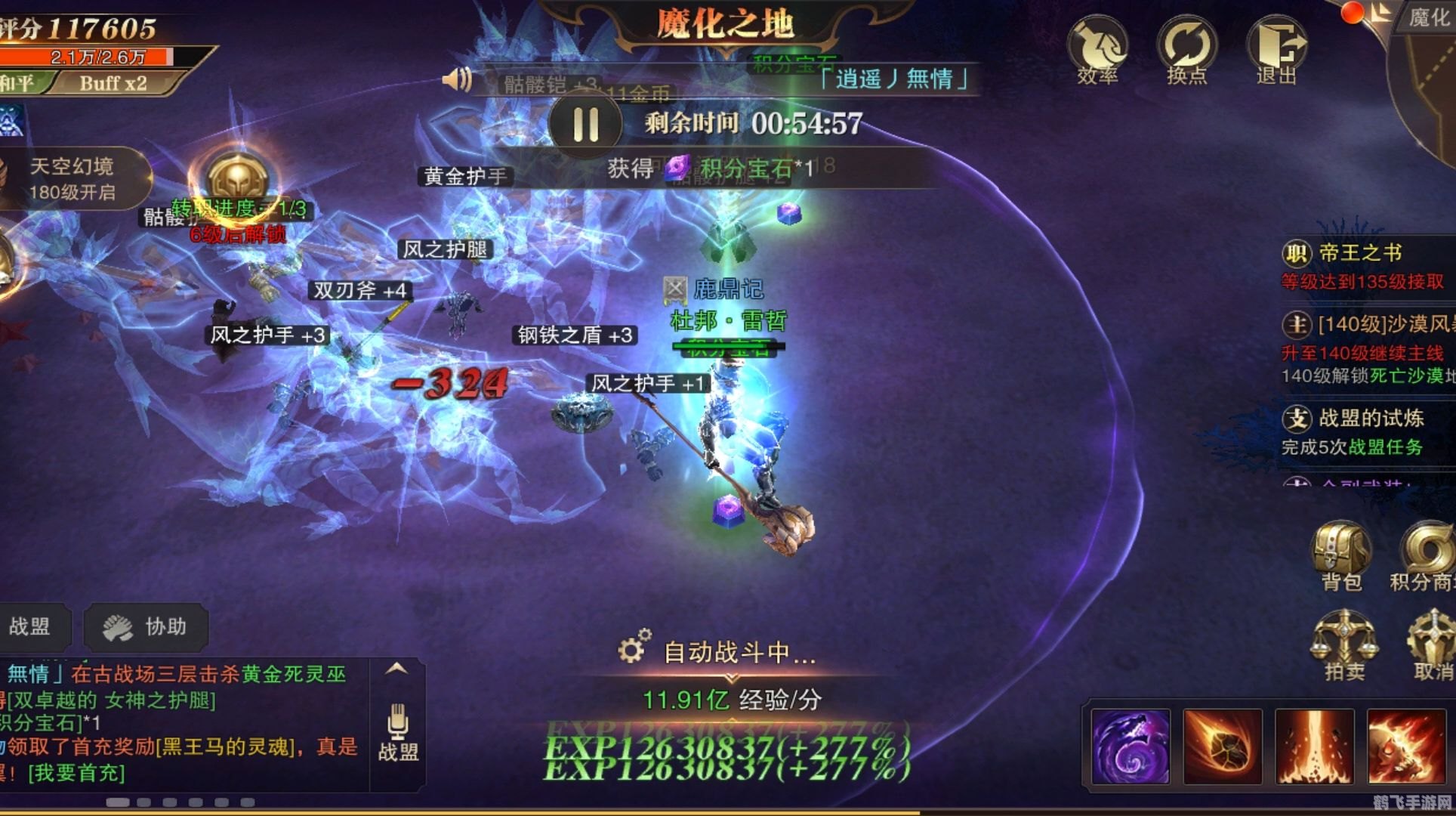1456x816 pixels.
Task: Switch to the 协助 tab
Action: point(146,627)
